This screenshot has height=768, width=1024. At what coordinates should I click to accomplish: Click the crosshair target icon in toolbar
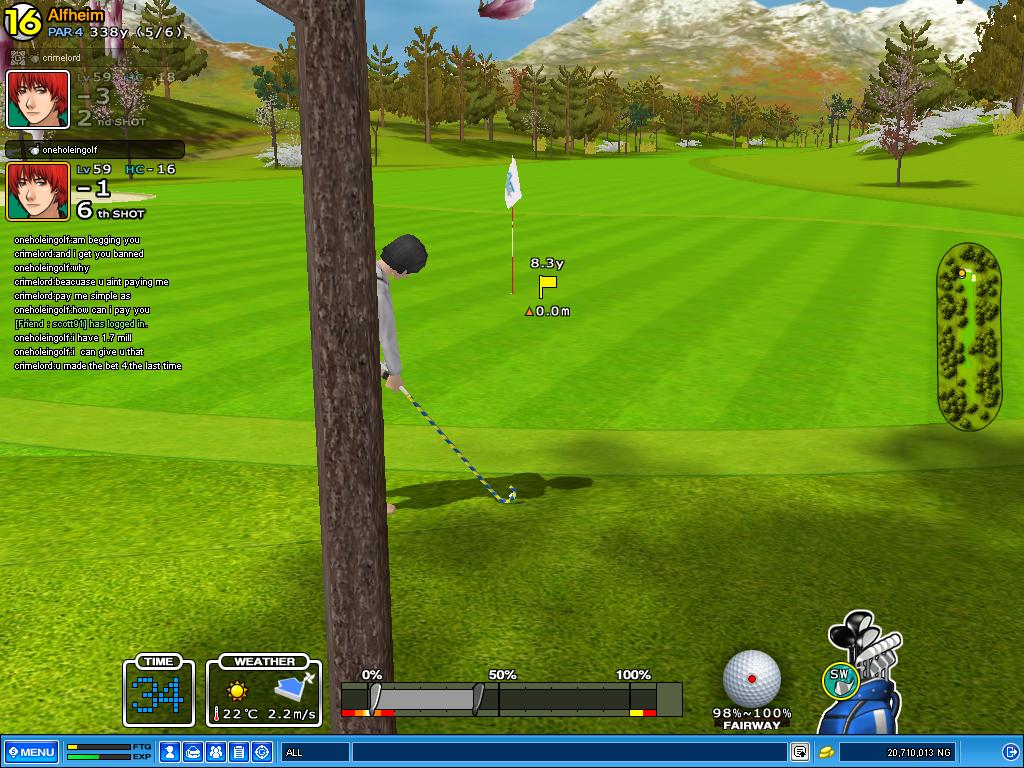tap(262, 752)
